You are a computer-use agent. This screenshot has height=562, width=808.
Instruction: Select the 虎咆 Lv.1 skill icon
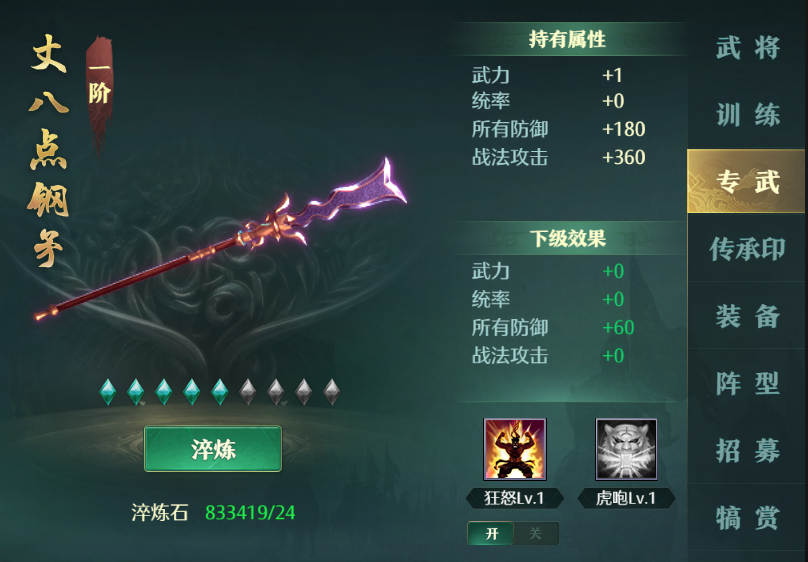[x=626, y=450]
